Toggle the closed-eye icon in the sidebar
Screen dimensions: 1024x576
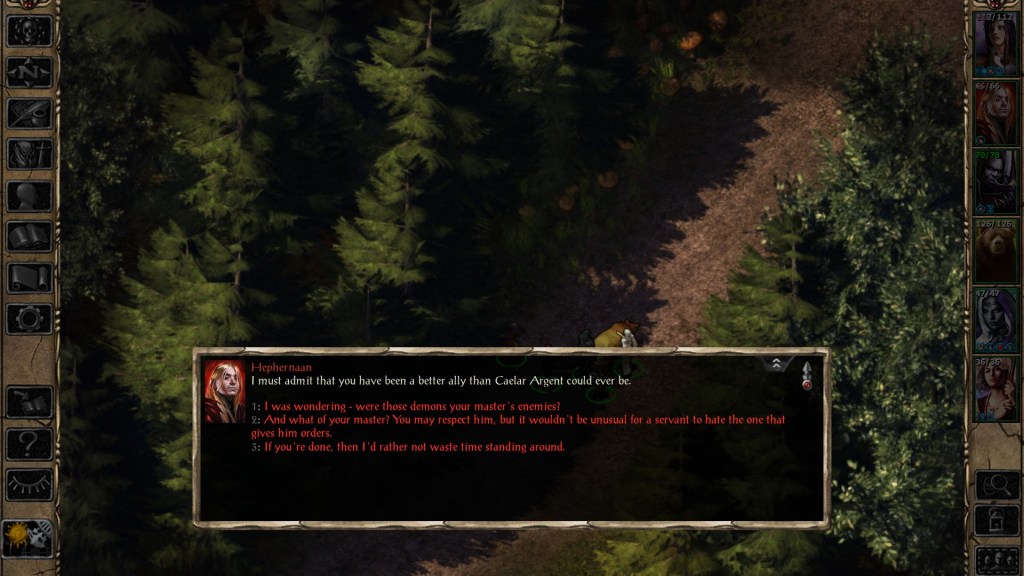point(29,484)
